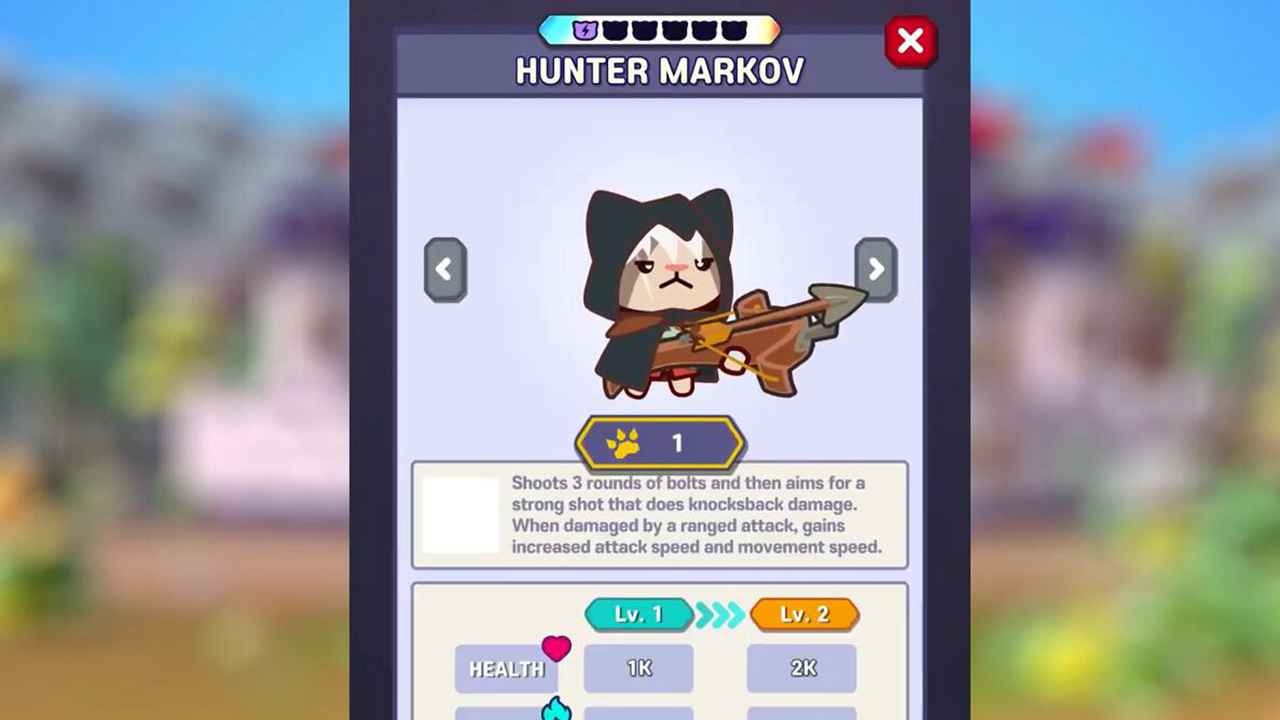The width and height of the screenshot is (1280, 720).
Task: Select the 1K value under Lv. 1
Action: click(639, 668)
